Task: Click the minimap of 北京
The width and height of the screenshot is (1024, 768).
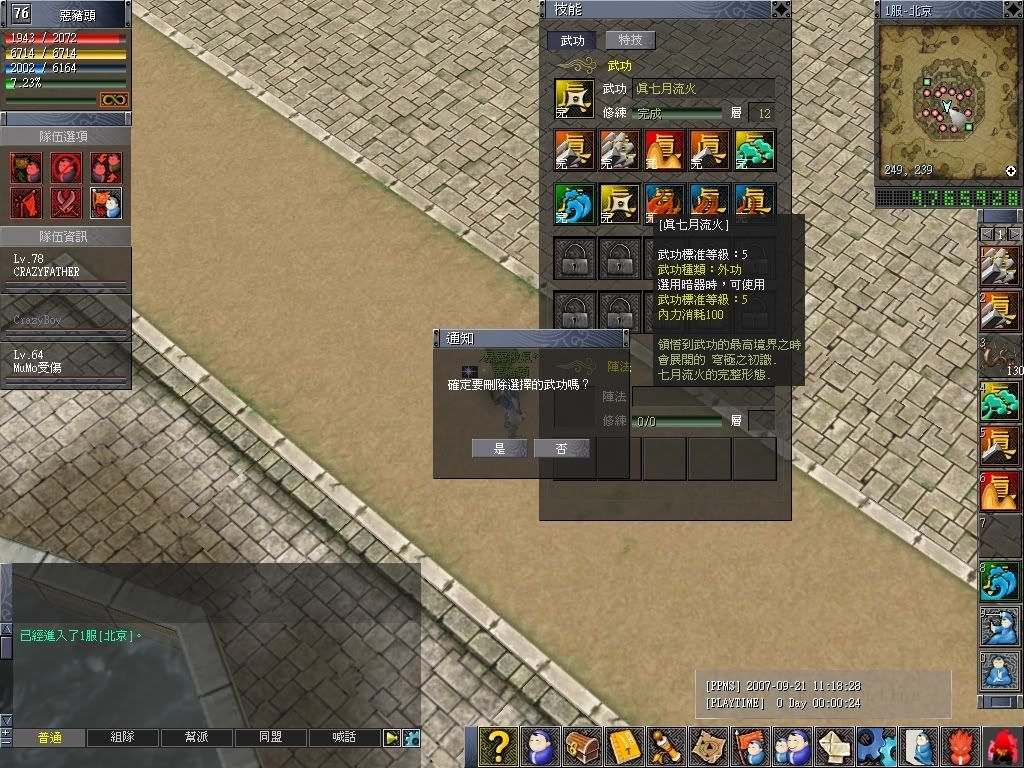Action: click(x=947, y=100)
